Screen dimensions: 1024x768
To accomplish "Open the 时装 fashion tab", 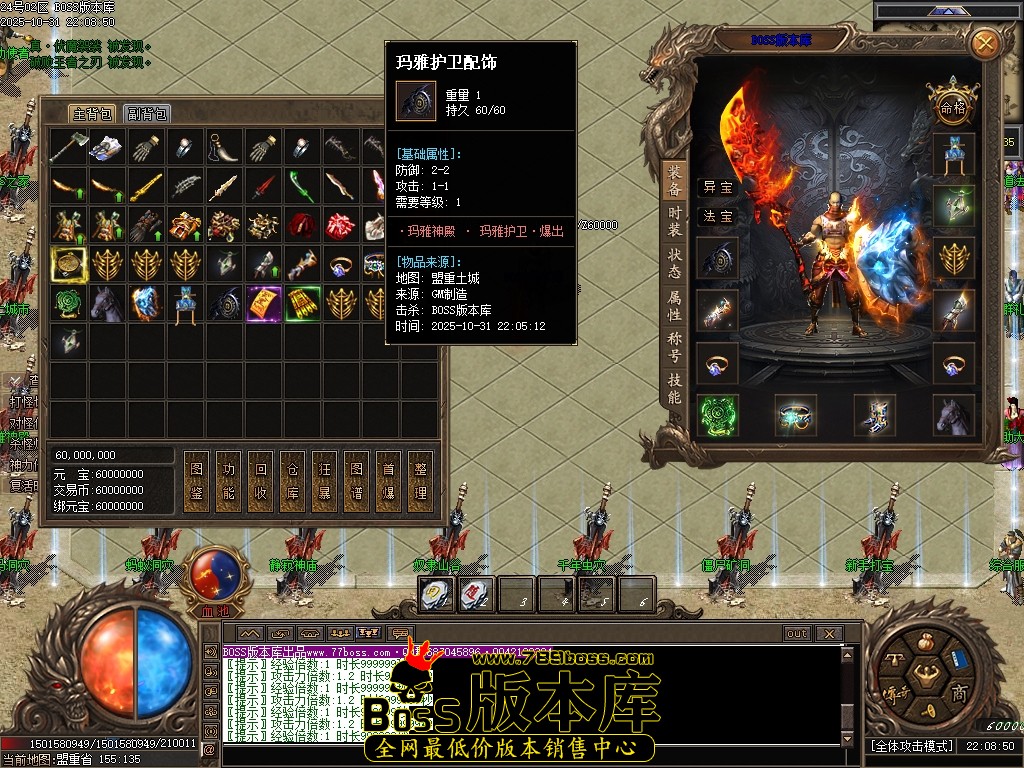I will pyautogui.click(x=675, y=219).
